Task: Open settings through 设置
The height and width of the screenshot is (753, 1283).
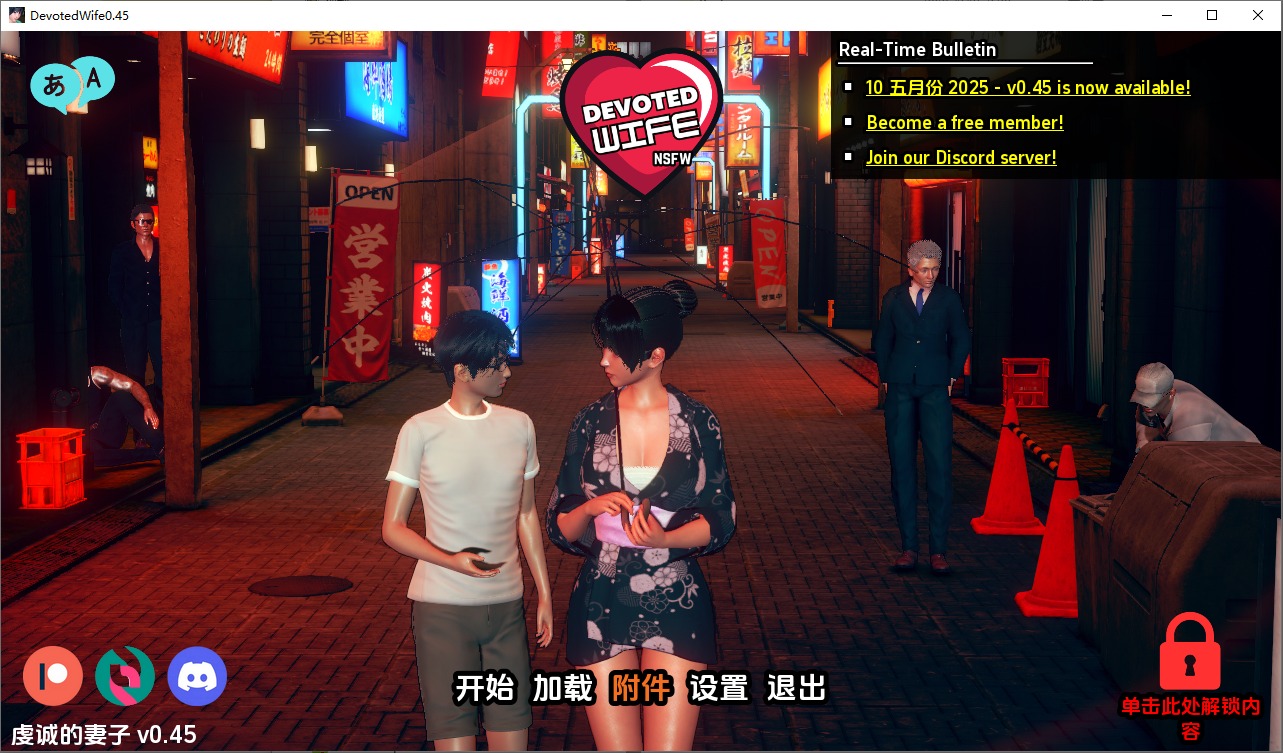Action: 719,689
